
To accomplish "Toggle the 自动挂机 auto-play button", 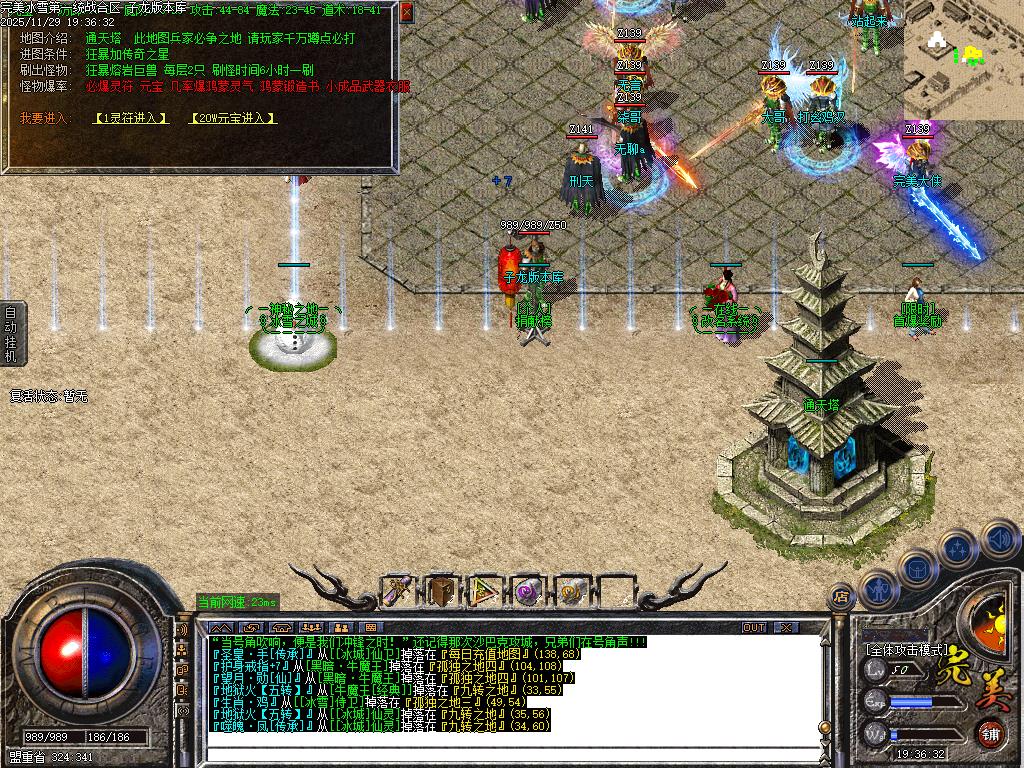I will (x=11, y=333).
